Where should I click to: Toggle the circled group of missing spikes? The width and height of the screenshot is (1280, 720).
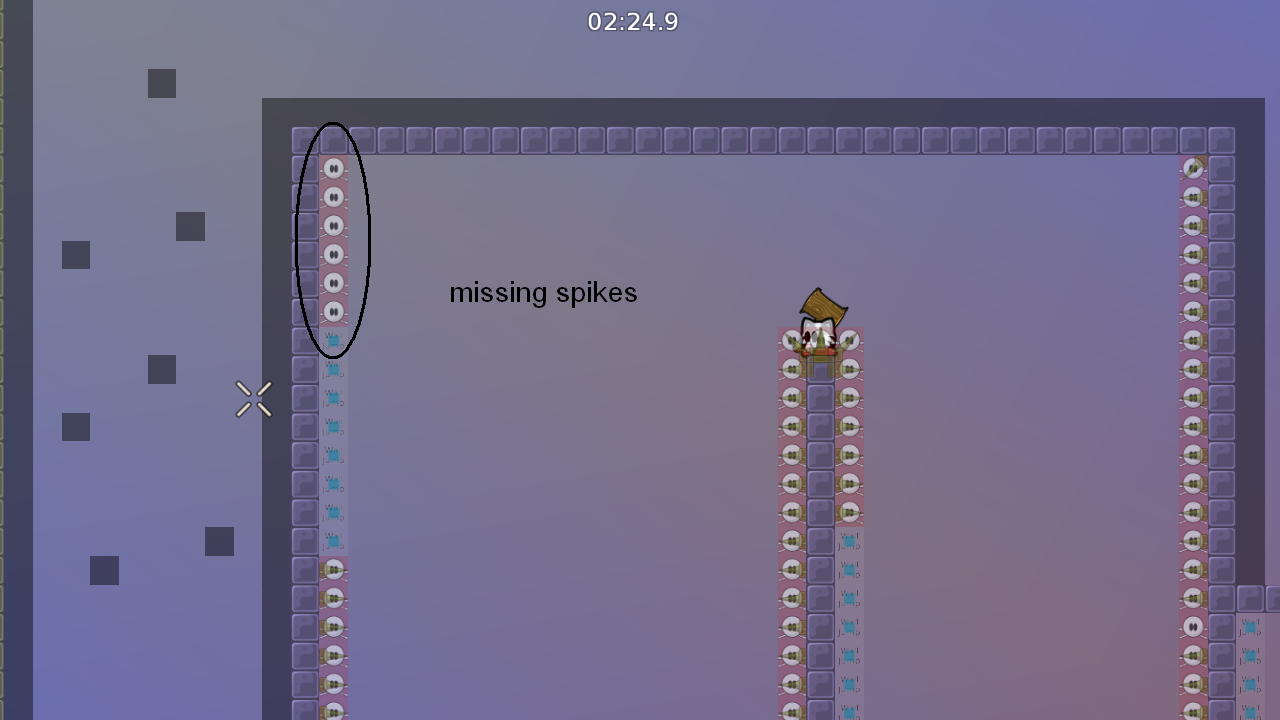[x=333, y=240]
